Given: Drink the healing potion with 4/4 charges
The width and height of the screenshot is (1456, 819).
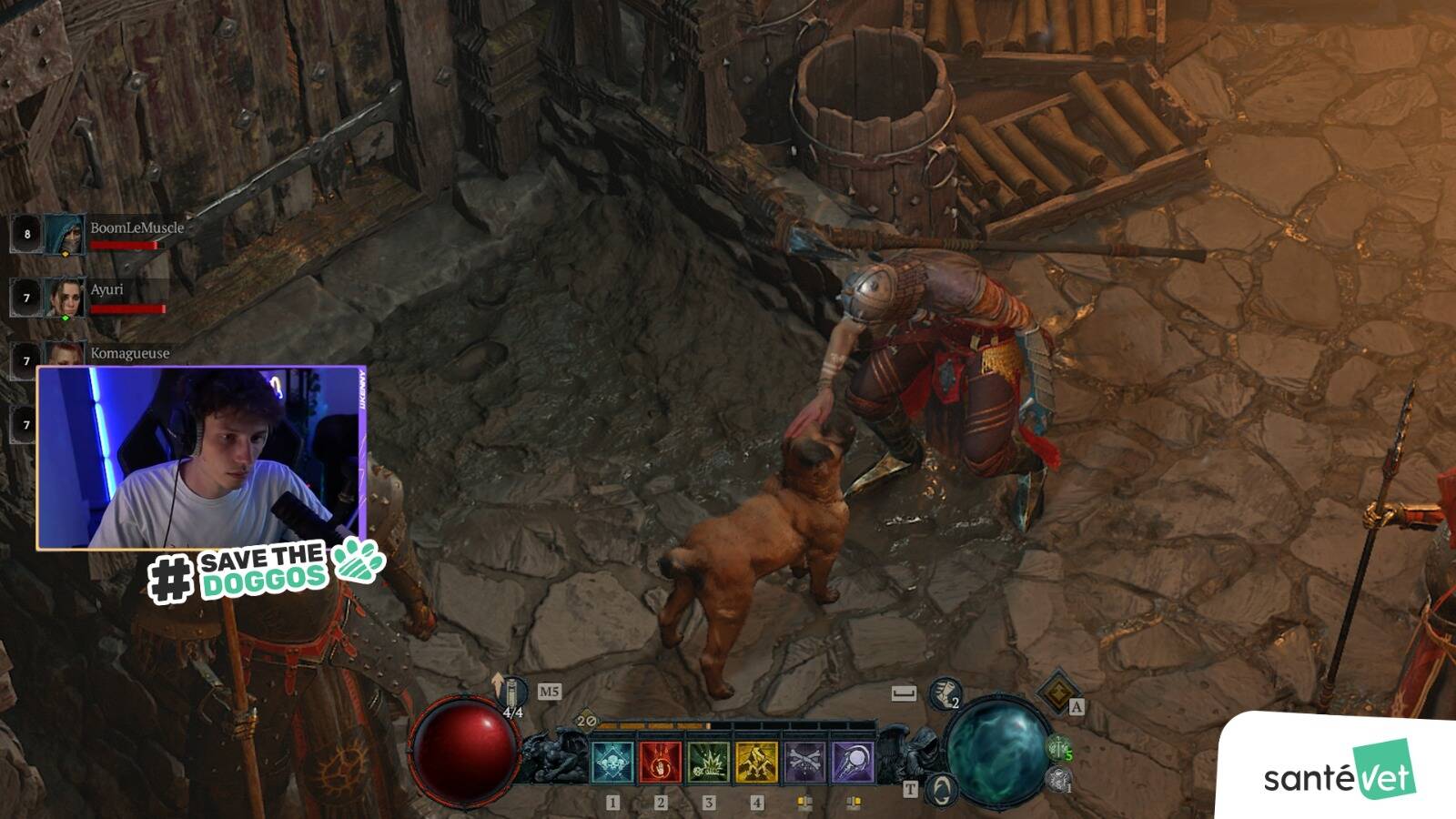Looking at the screenshot, I should [512, 693].
